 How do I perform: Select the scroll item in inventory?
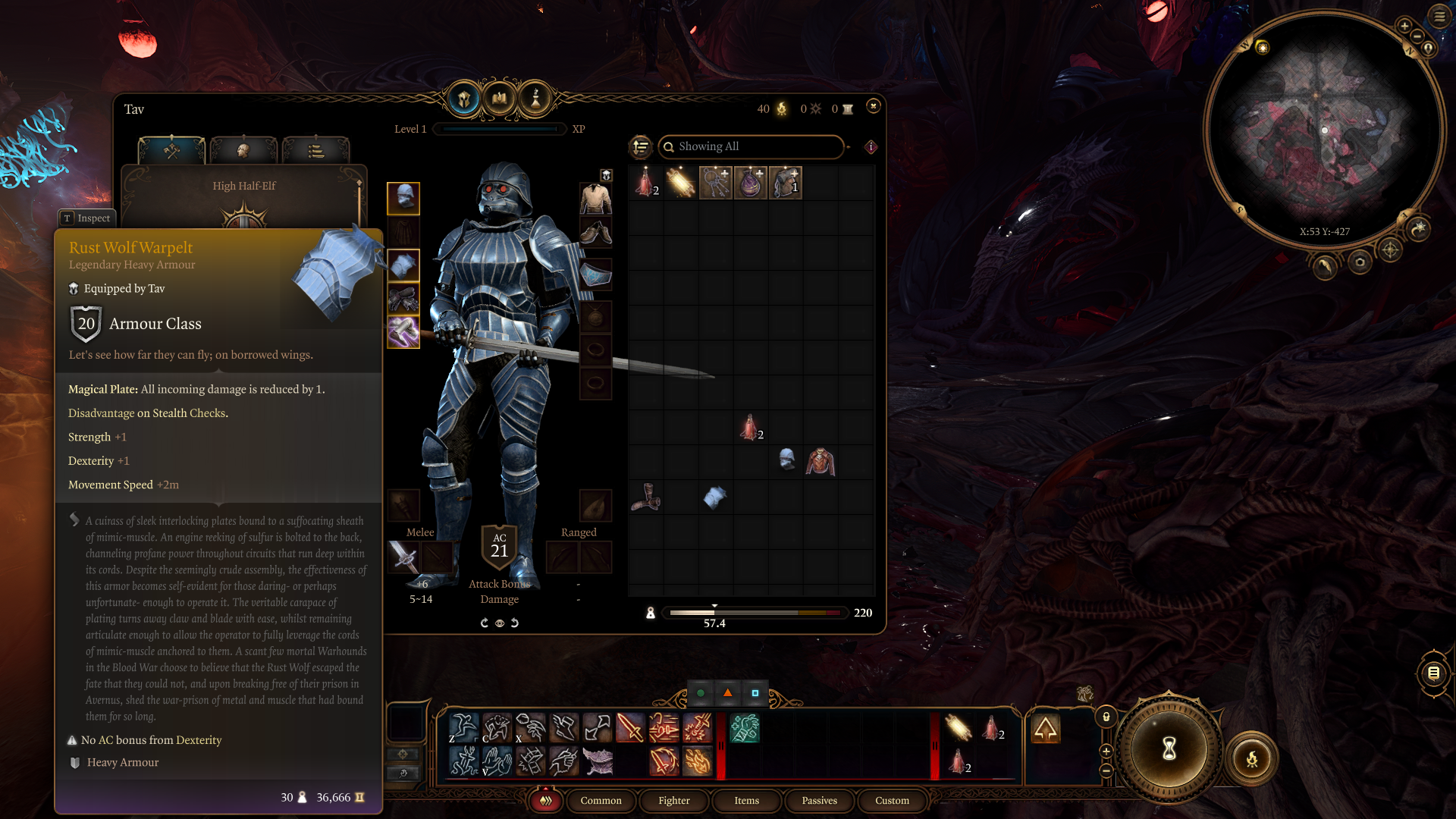click(x=680, y=183)
